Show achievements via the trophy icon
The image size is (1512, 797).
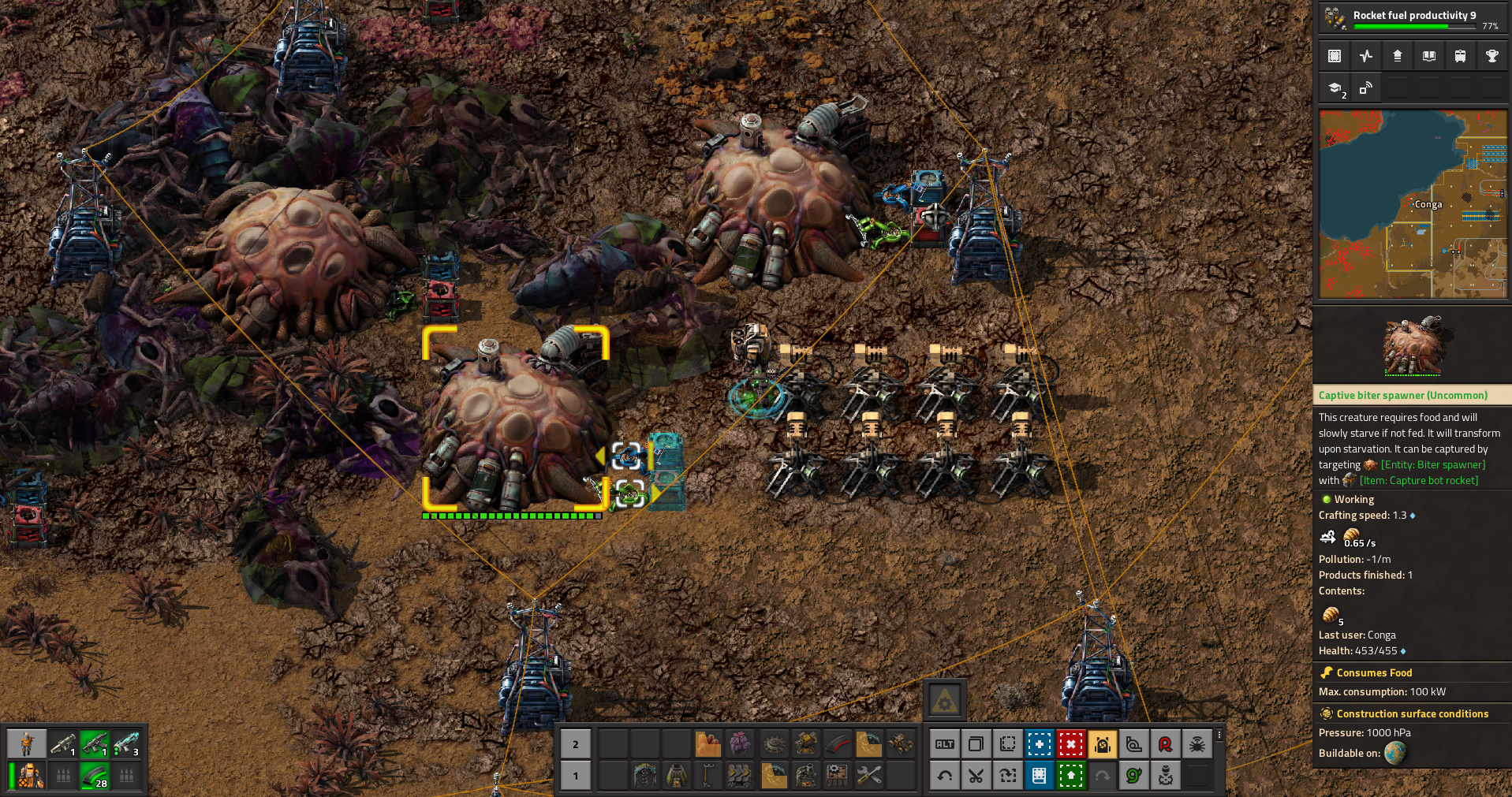click(1491, 56)
